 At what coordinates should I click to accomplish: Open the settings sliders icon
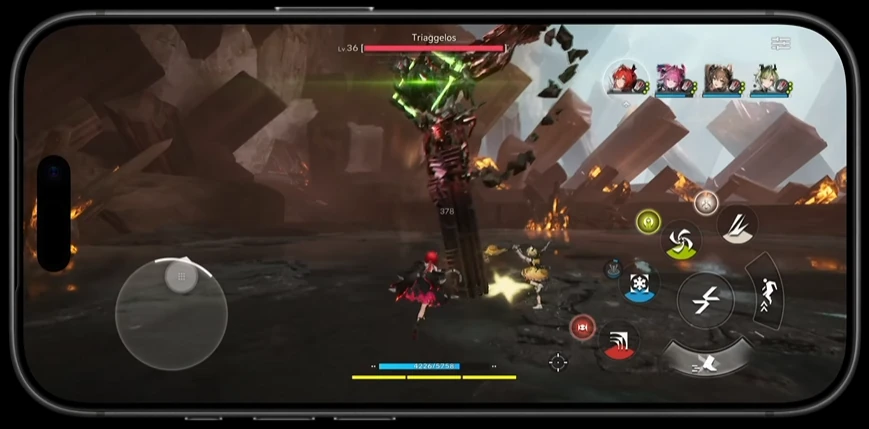(781, 44)
